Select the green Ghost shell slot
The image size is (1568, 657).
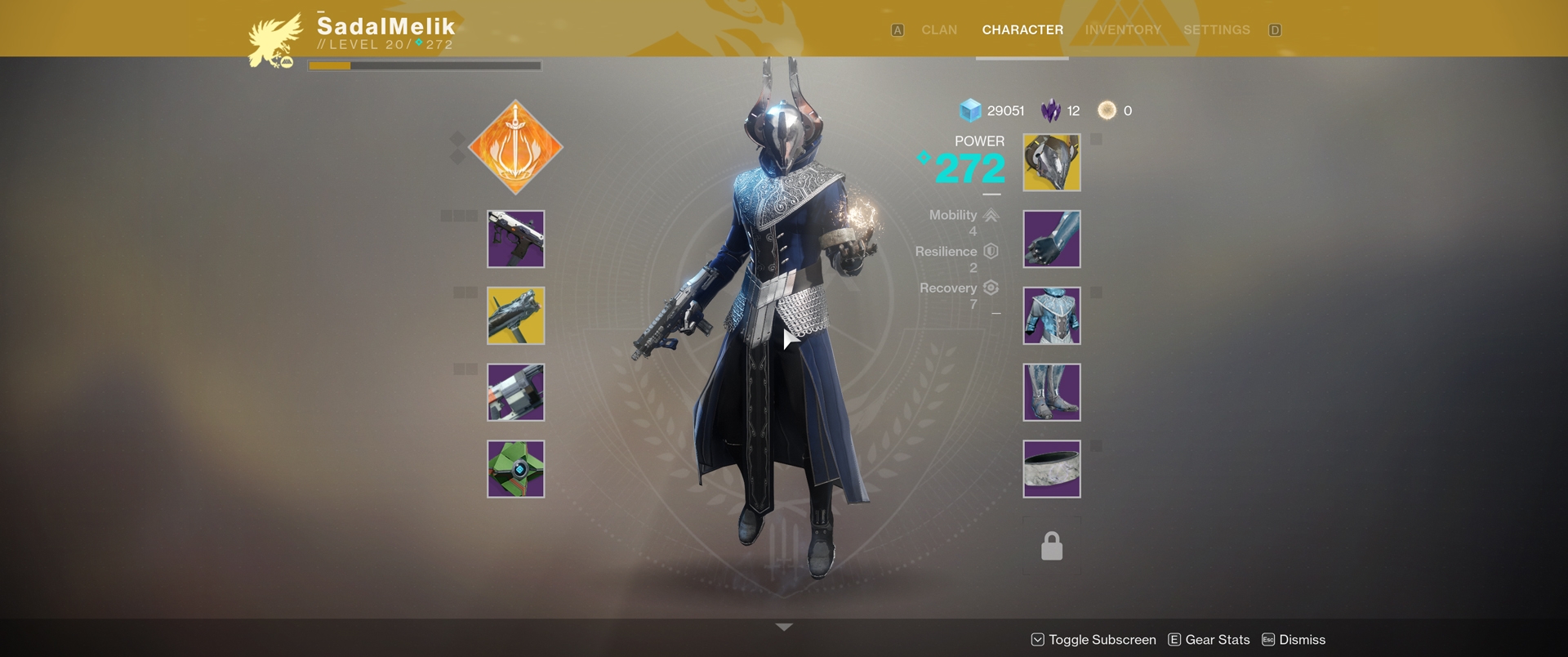click(515, 469)
